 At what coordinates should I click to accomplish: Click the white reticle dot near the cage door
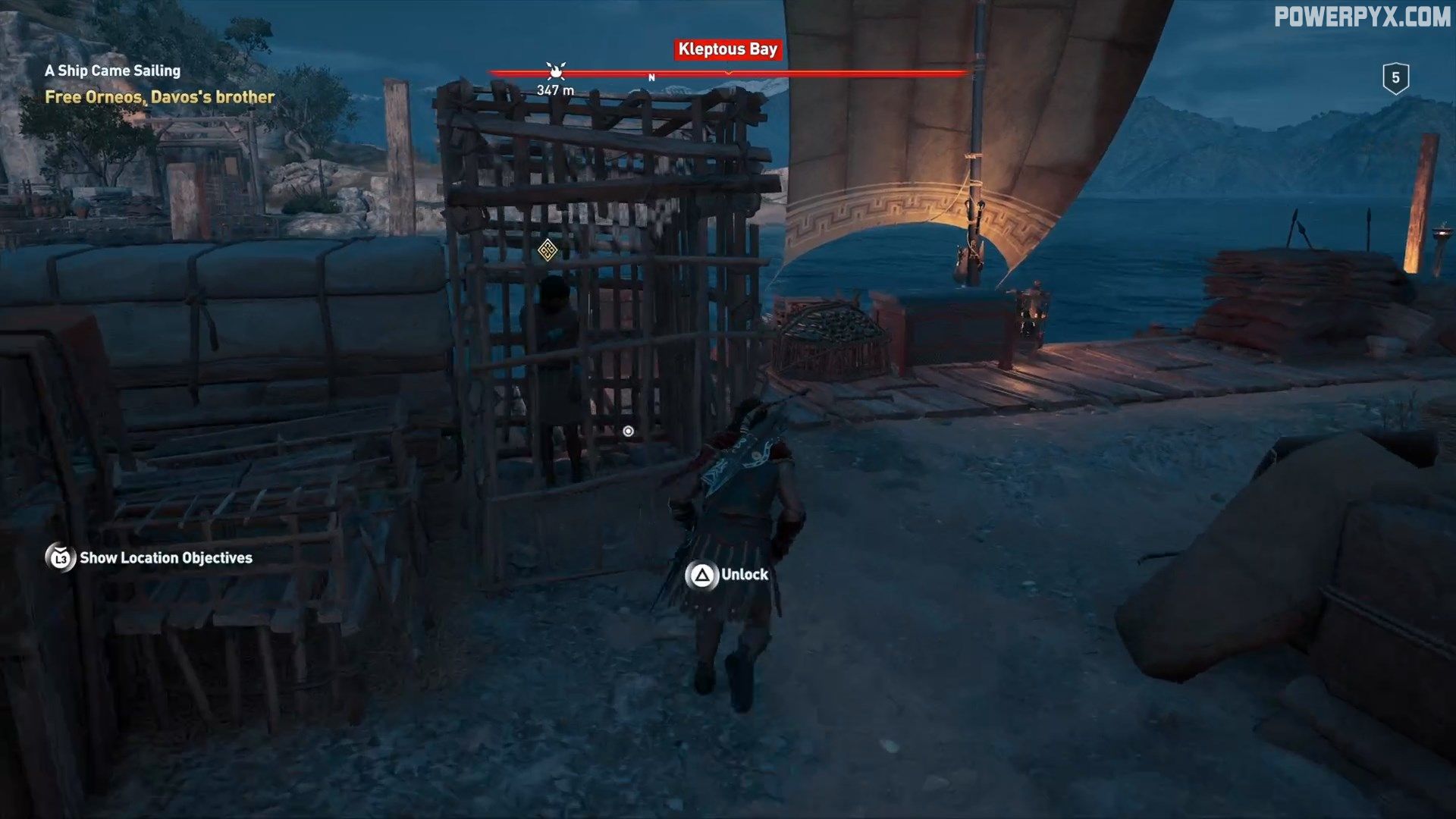[x=627, y=430]
